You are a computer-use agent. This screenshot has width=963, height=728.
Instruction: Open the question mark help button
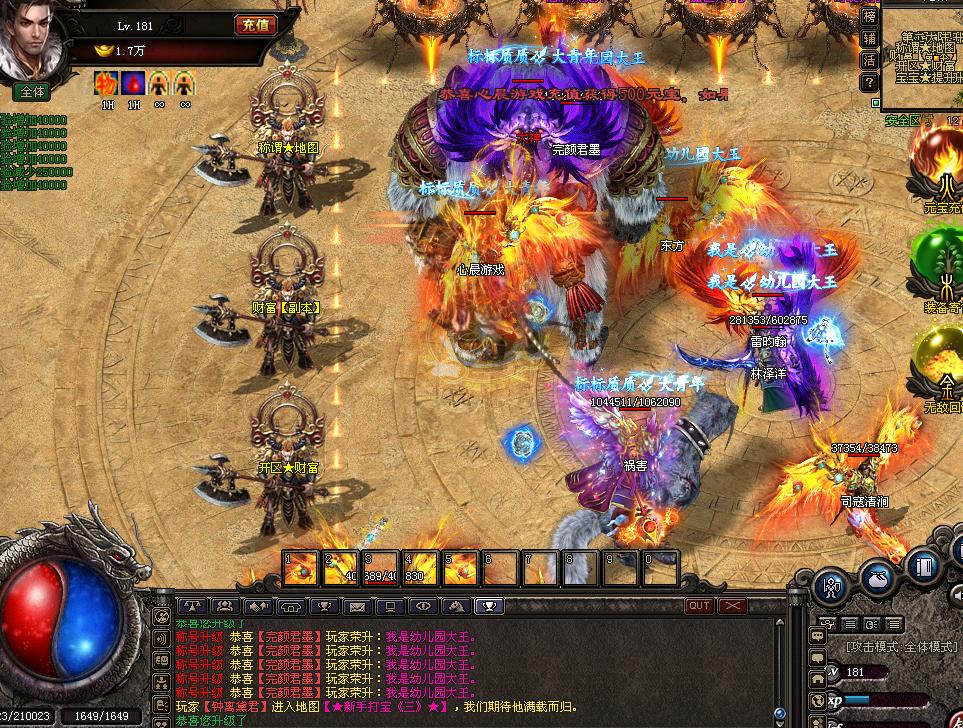[869, 83]
